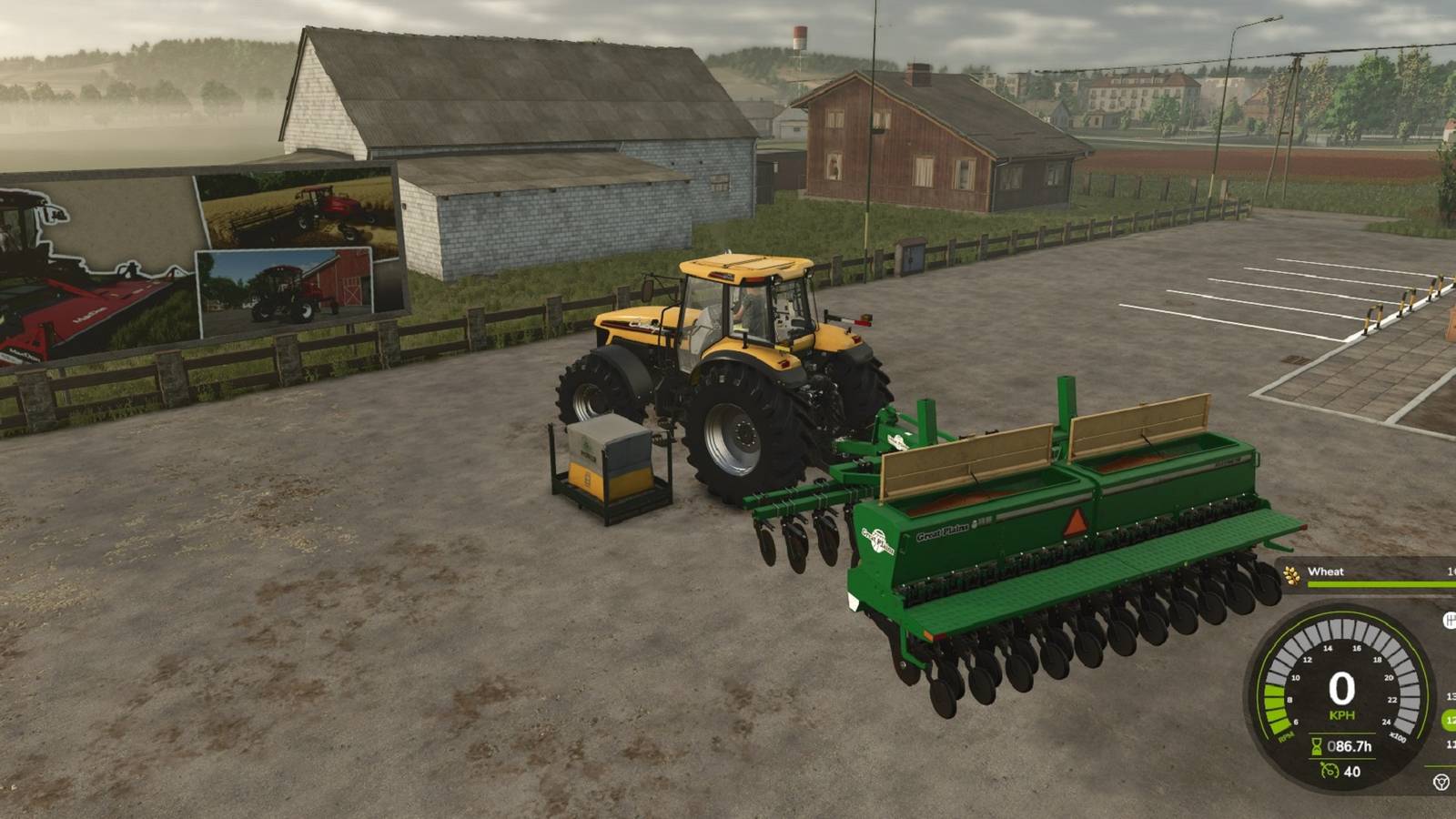Click the wheat ear icon in the crop HUD
Viewport: 1456px width, 819px height.
(x=1290, y=574)
